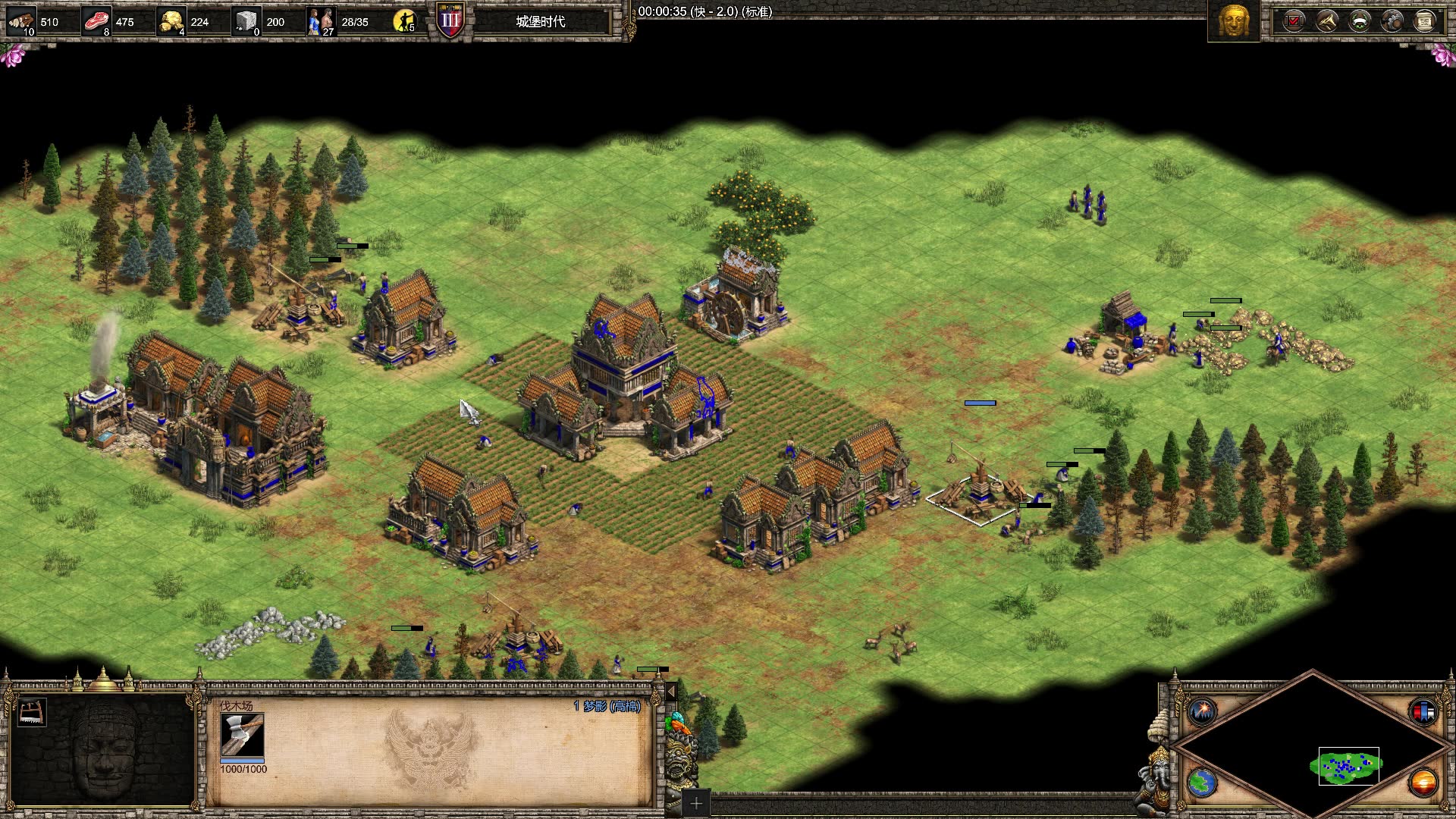Click the golden Khmer civilization head emblem
This screenshot has width=1456, height=819.
tap(1233, 21)
